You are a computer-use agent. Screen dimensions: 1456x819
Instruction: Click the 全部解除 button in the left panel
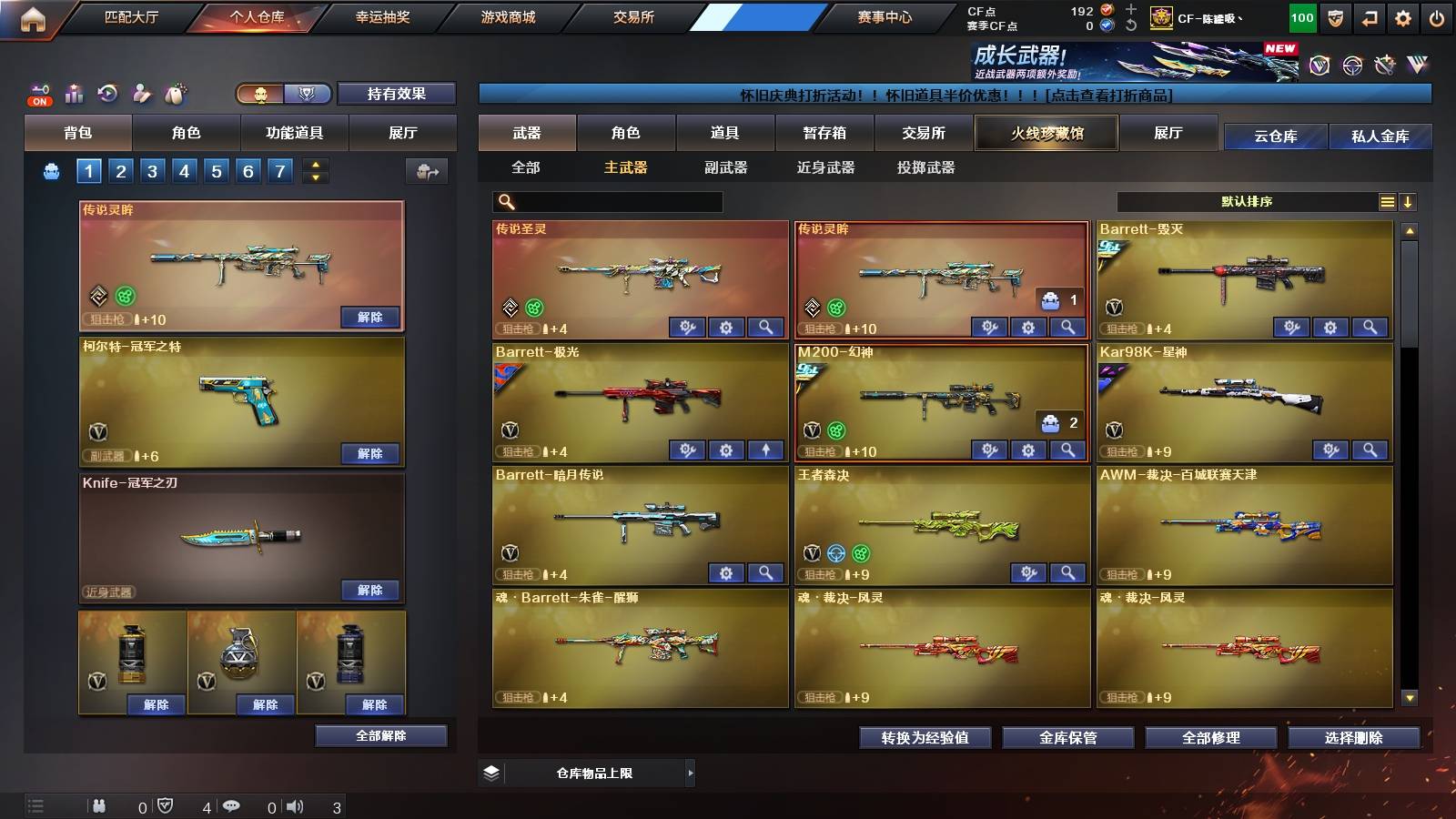(380, 735)
